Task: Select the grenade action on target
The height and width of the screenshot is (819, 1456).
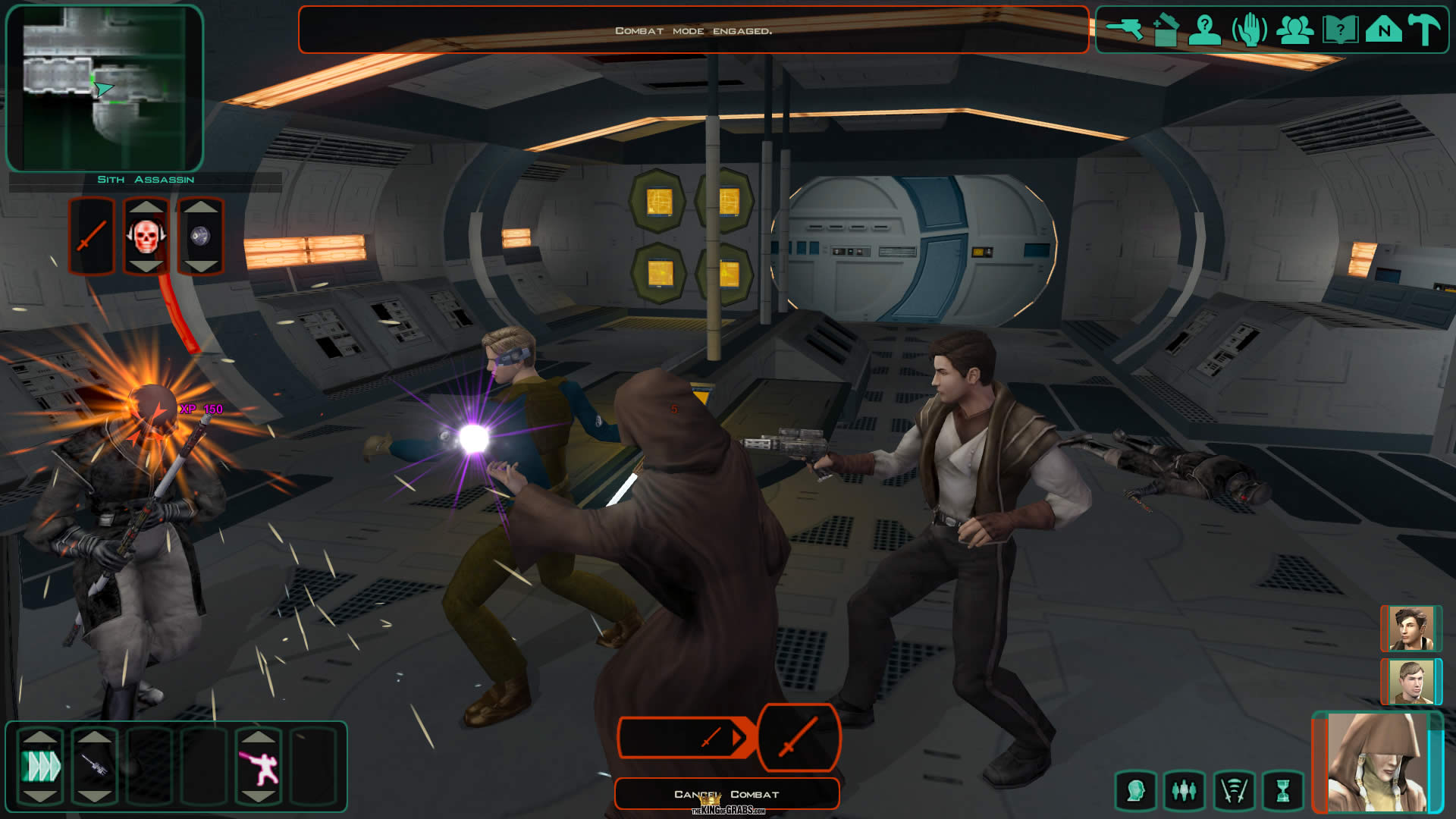Action: tap(200, 237)
